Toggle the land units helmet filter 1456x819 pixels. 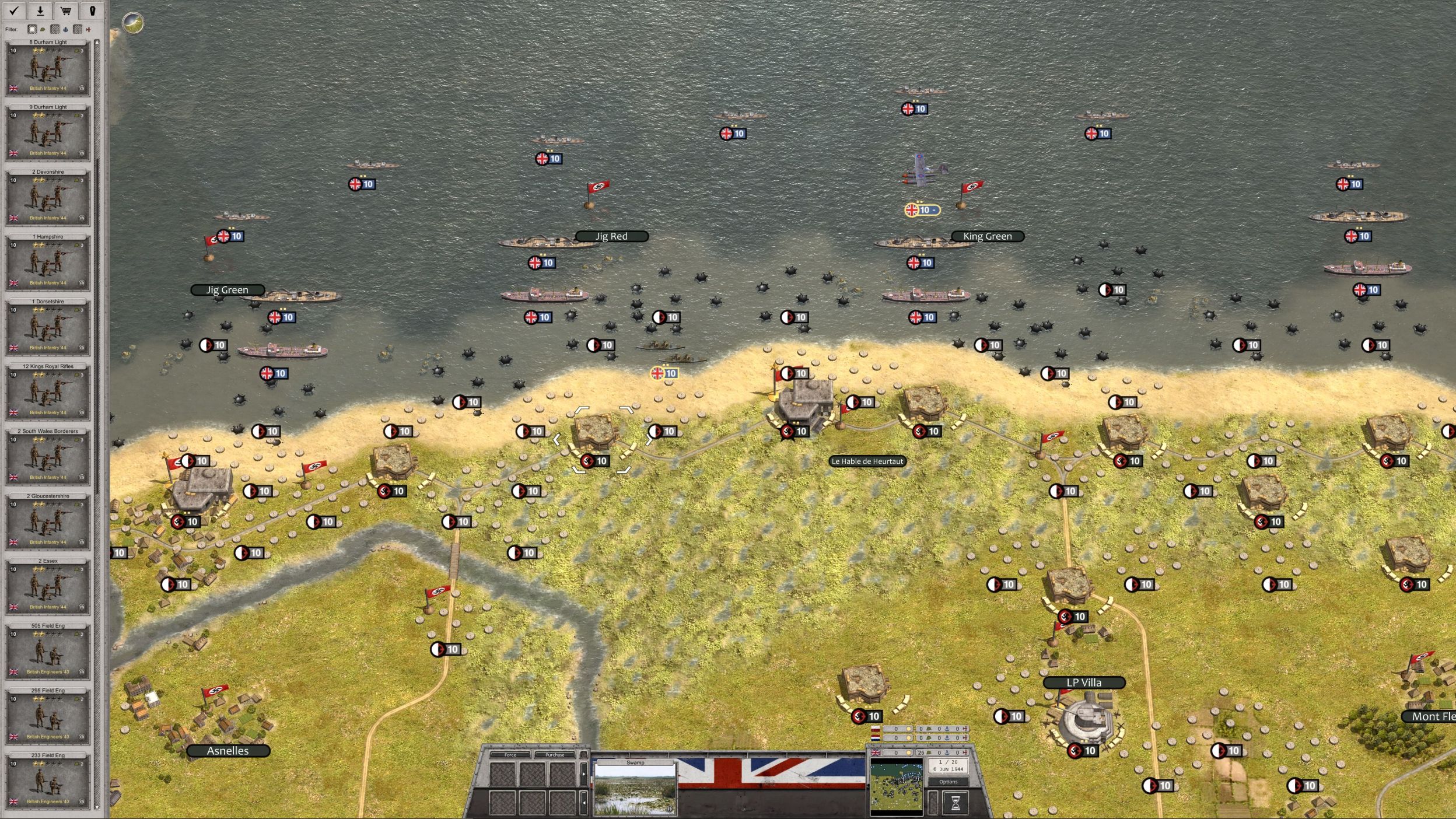43,29
